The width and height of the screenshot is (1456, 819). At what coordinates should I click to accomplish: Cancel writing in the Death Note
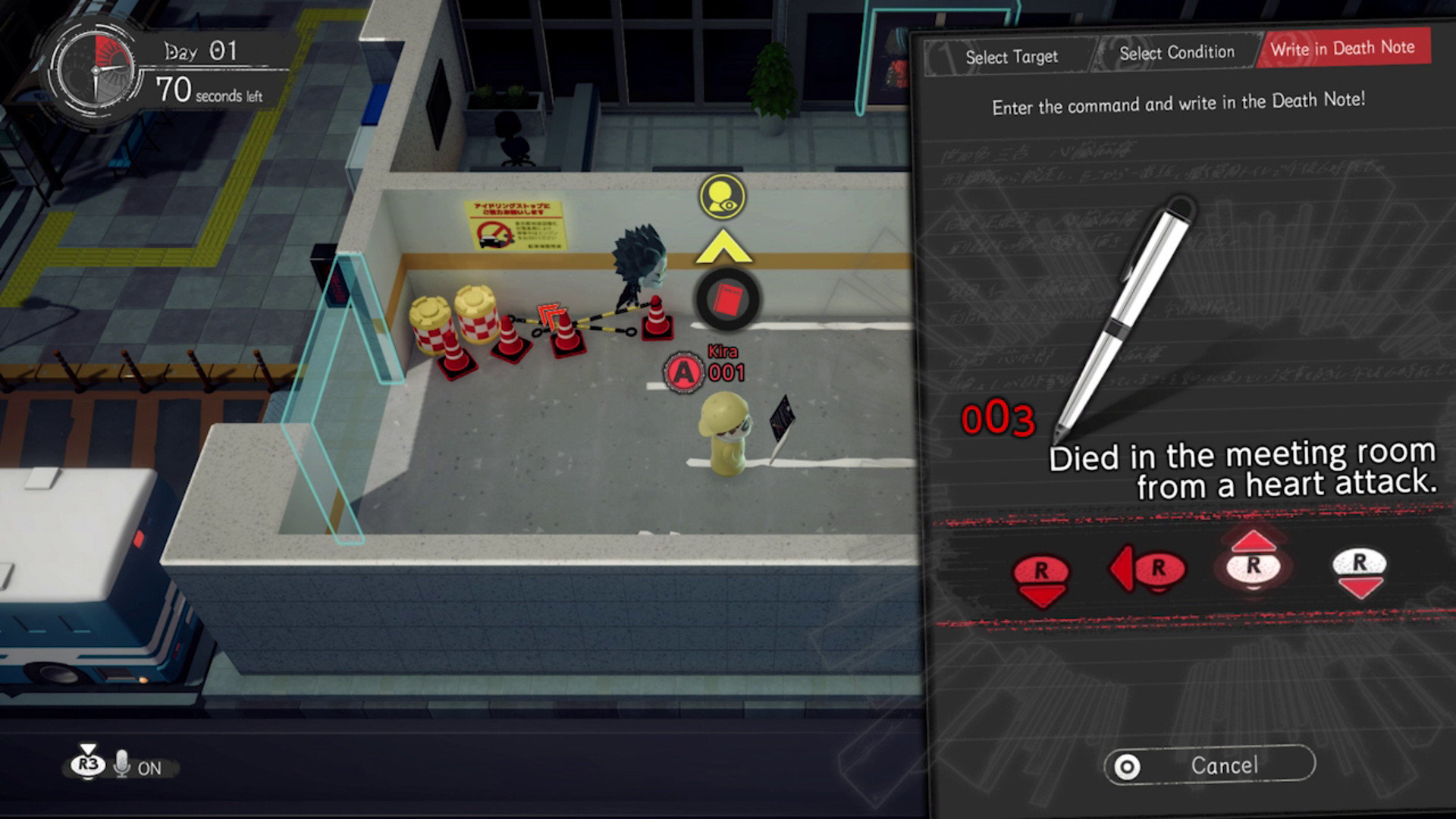click(x=1210, y=766)
